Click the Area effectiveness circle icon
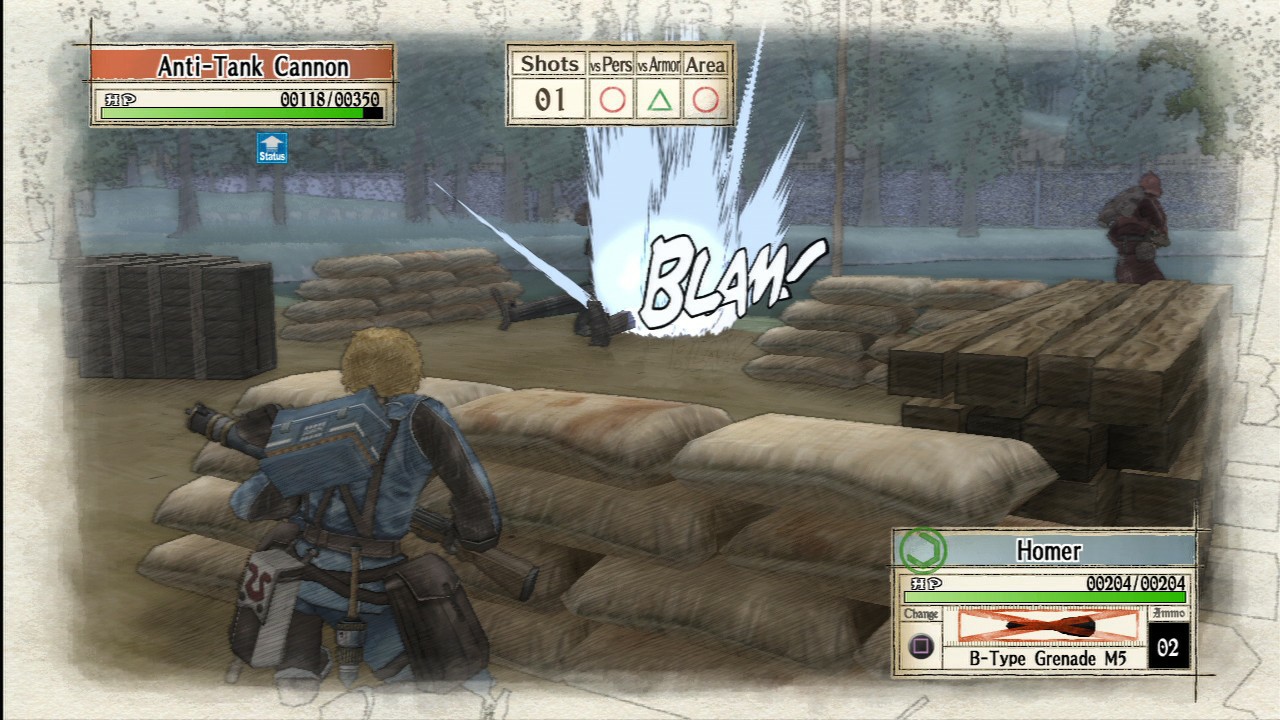The height and width of the screenshot is (720, 1280). pyautogui.click(x=704, y=99)
